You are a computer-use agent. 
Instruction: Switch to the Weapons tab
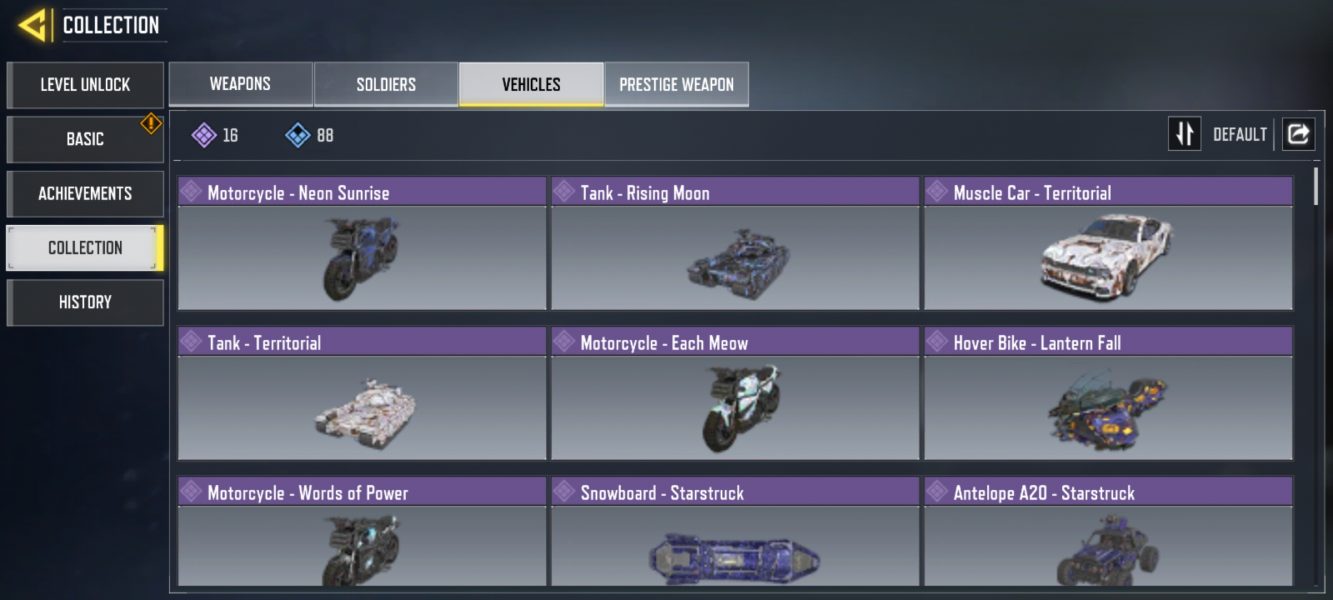pos(240,84)
